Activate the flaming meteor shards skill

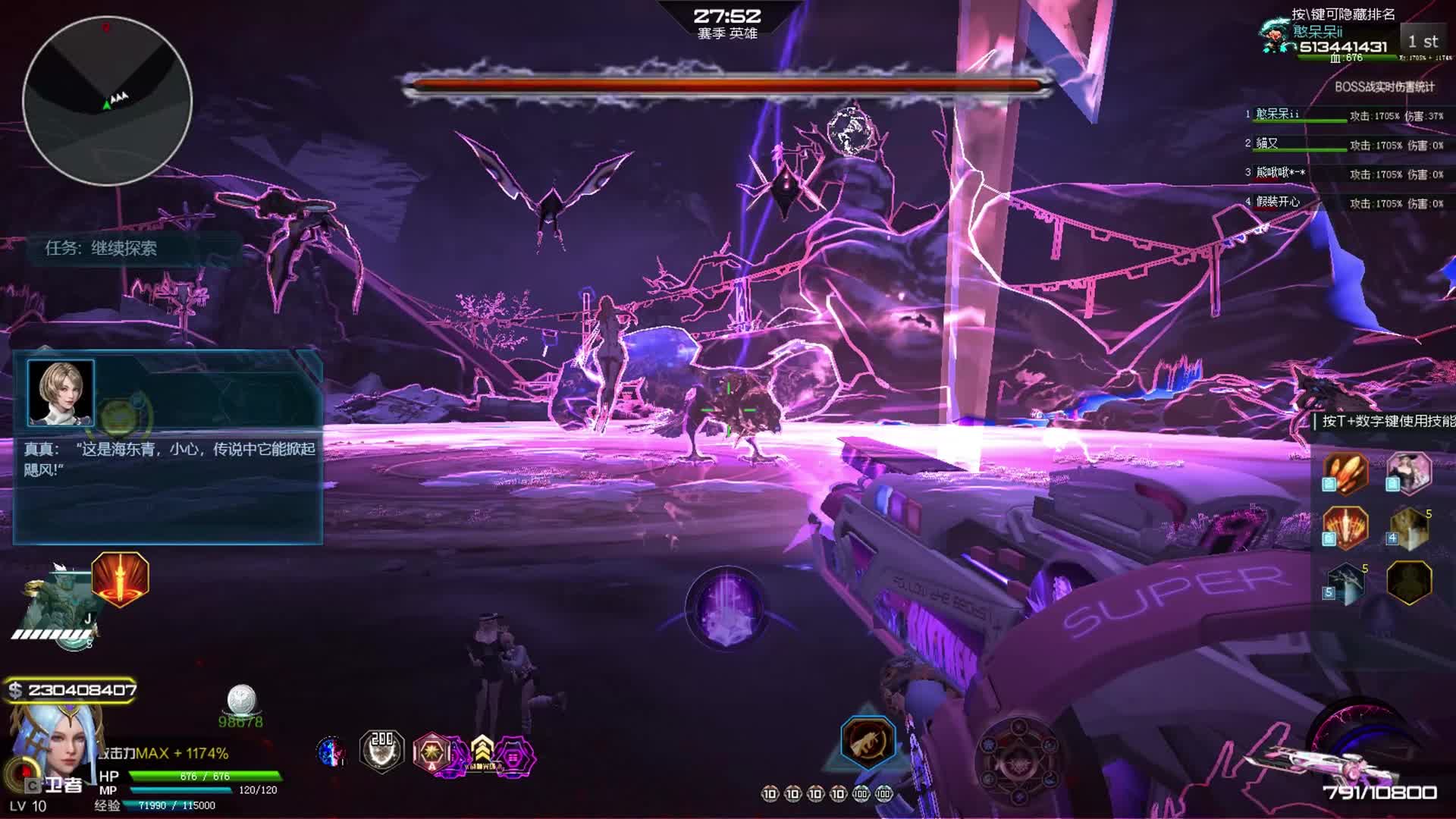point(1345,472)
